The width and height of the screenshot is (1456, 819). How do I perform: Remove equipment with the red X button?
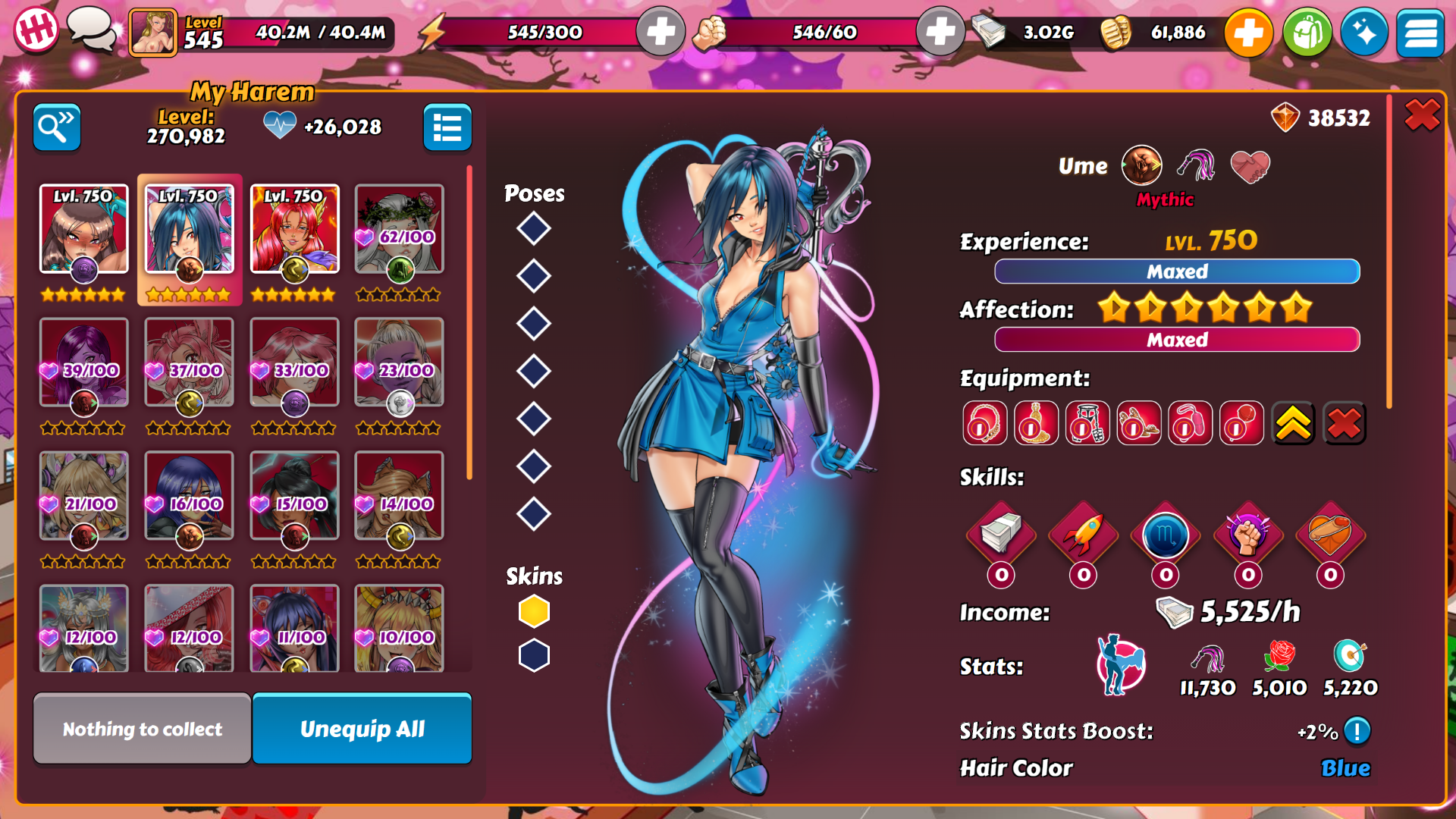click(1344, 423)
